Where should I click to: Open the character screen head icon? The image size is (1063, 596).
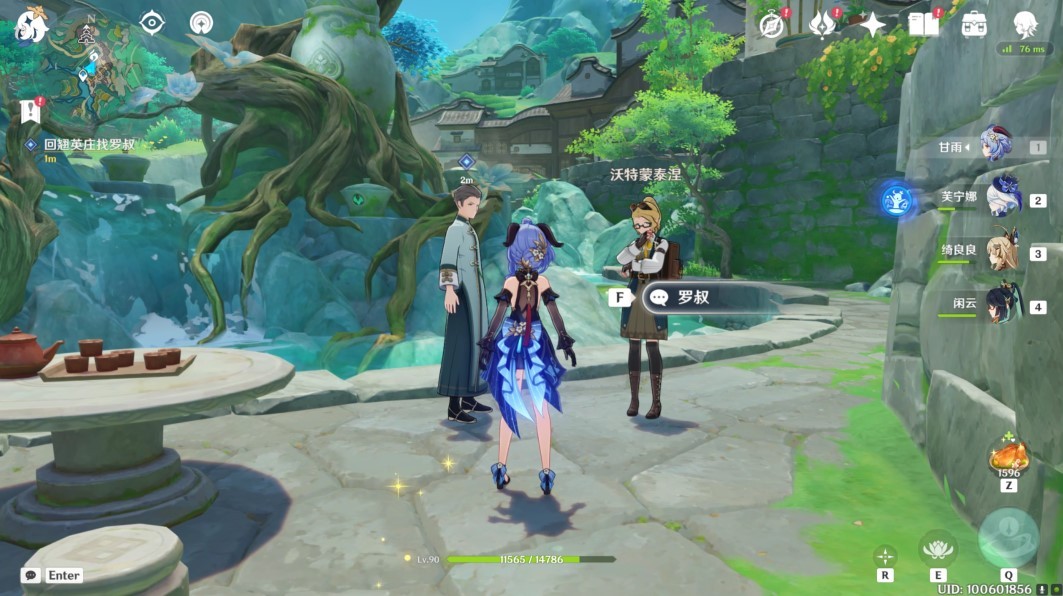coord(1025,25)
